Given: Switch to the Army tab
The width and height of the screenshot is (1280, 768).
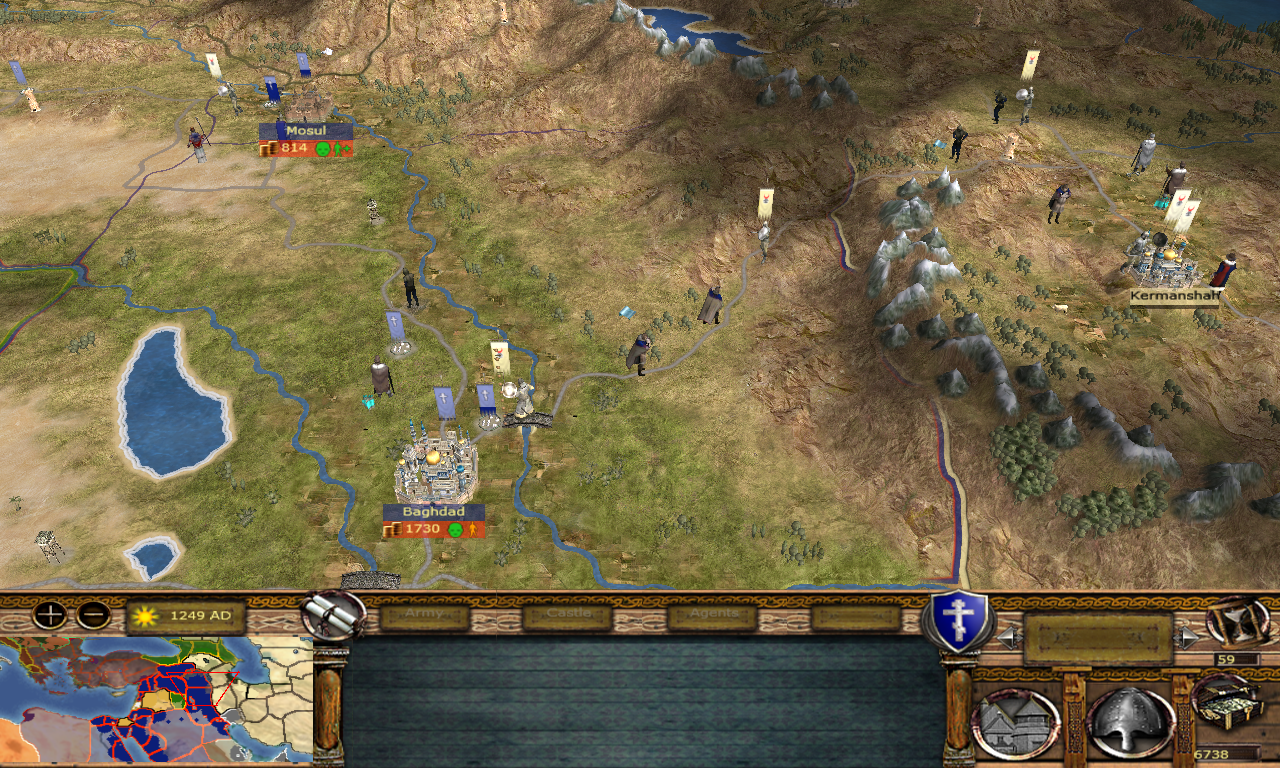Looking at the screenshot, I should (x=424, y=617).
